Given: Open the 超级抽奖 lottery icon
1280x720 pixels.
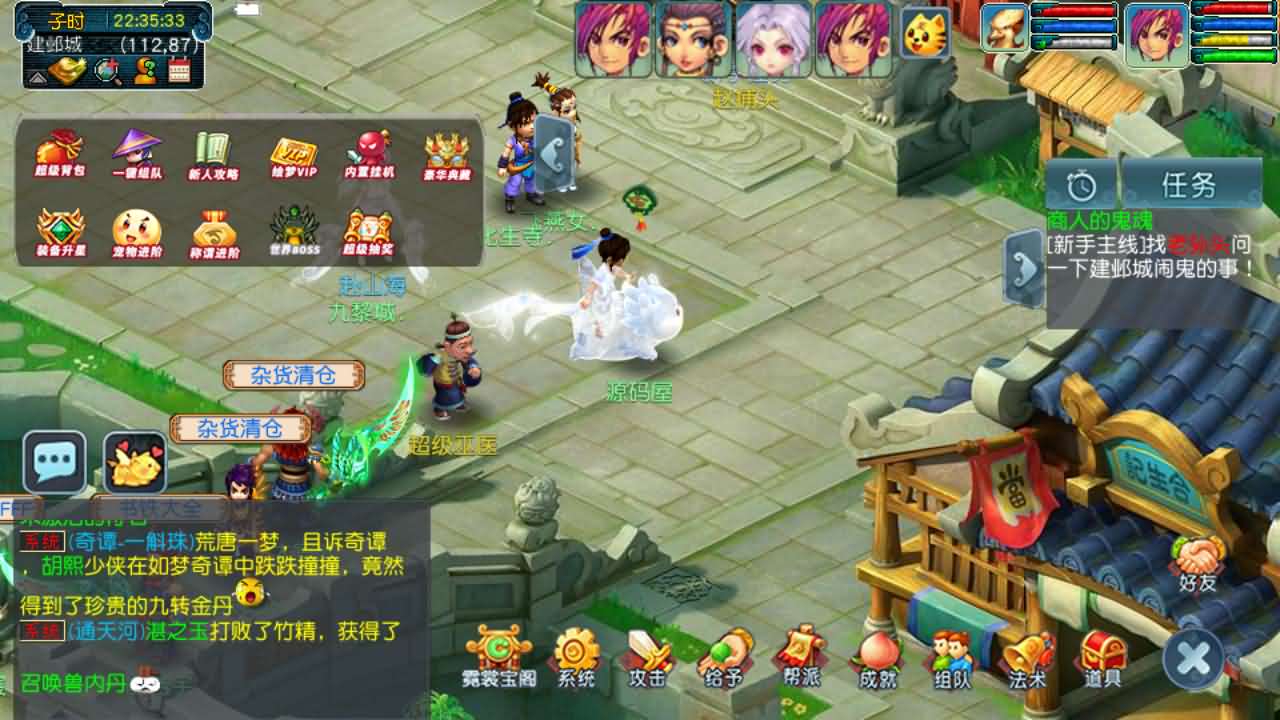Looking at the screenshot, I should pyautogui.click(x=368, y=228).
